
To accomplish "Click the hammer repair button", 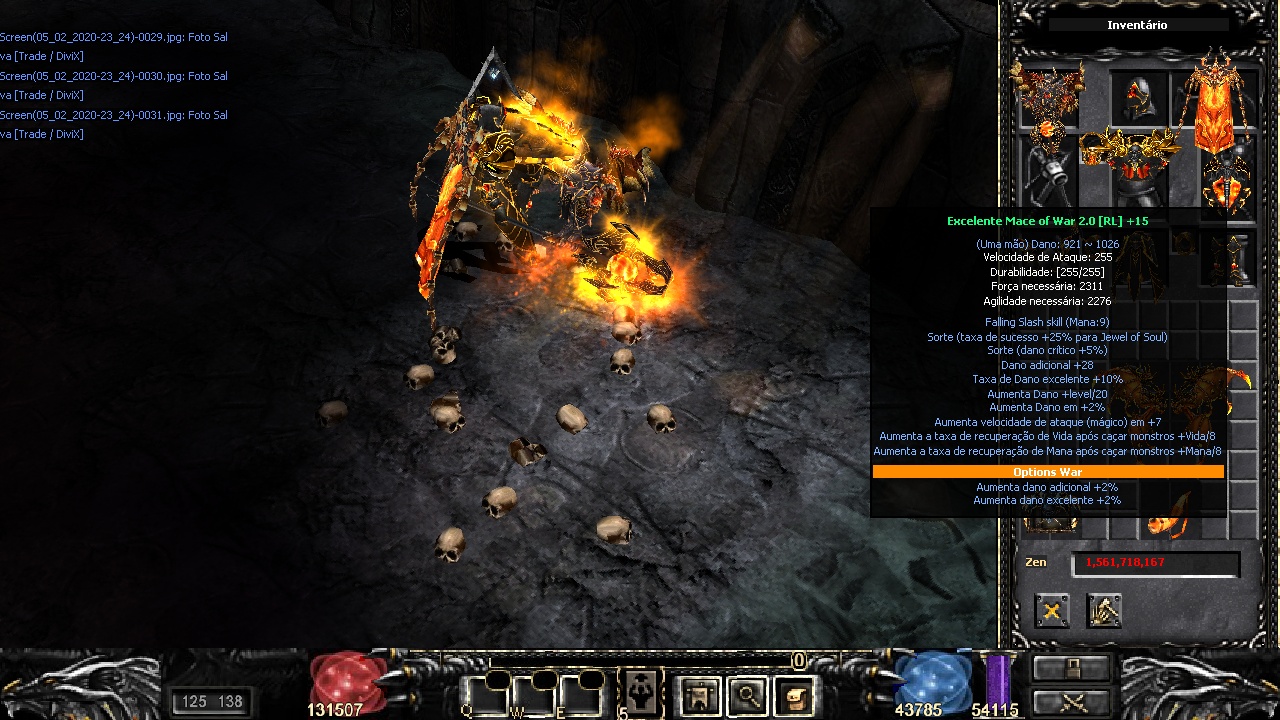I will pyautogui.click(x=1104, y=610).
